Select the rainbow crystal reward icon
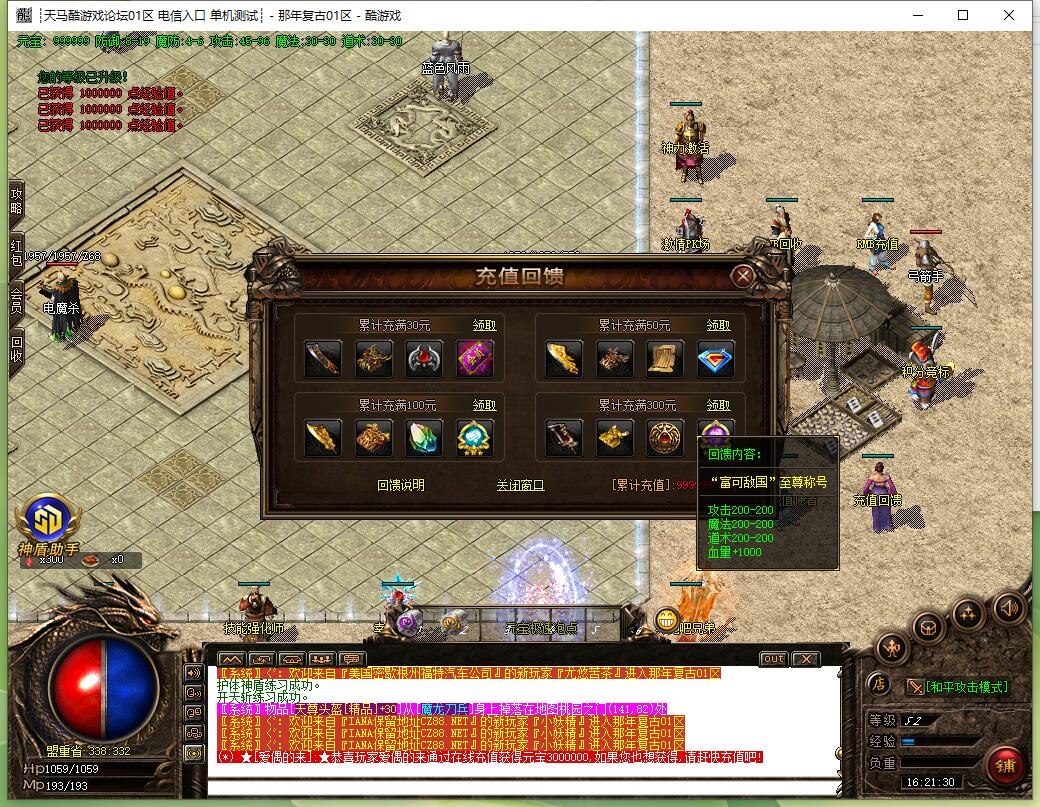1040x807 pixels. pos(424,438)
